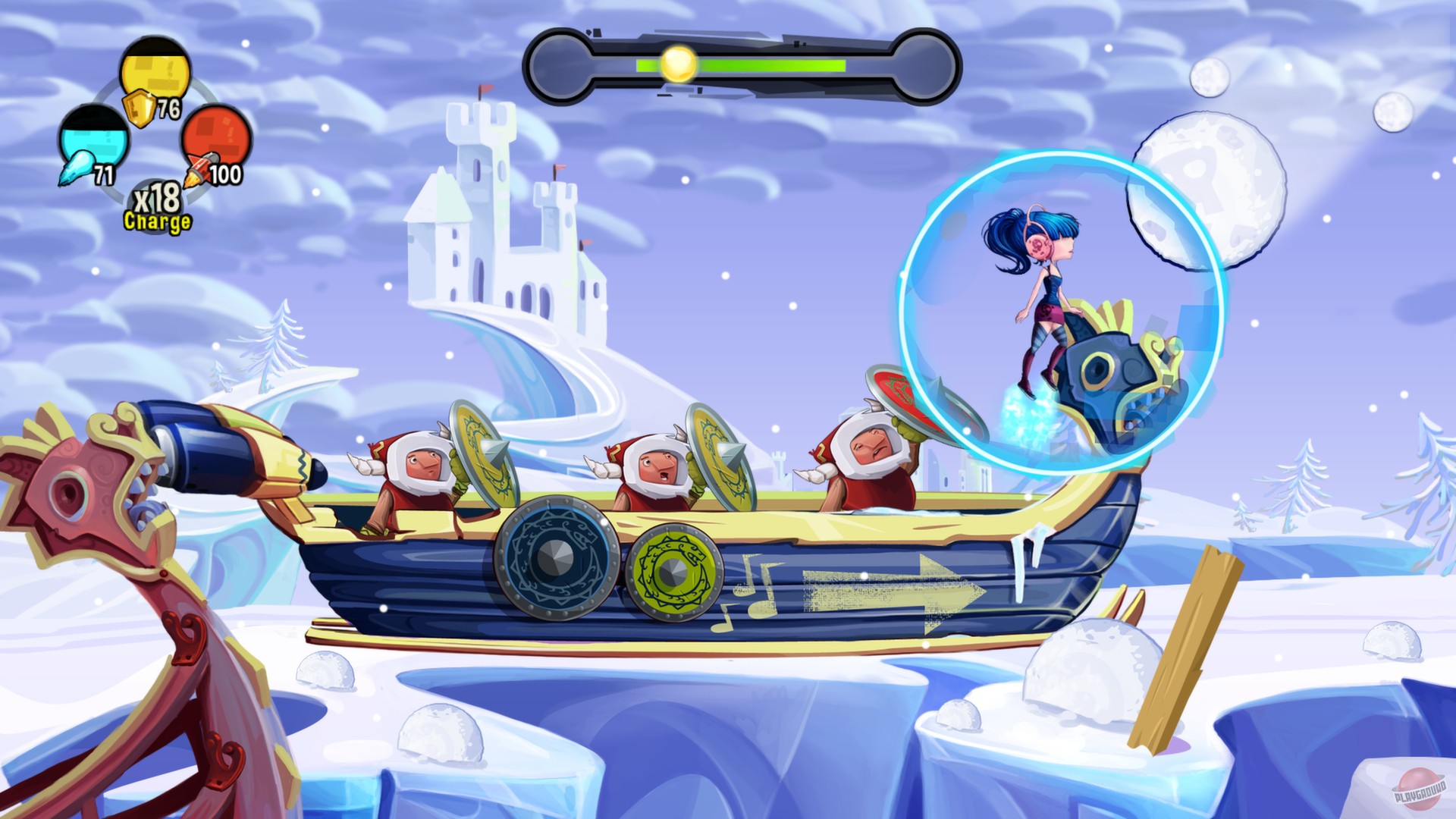Click the yellow orb on the progress bar
The height and width of the screenshot is (819, 1456).
tap(677, 63)
